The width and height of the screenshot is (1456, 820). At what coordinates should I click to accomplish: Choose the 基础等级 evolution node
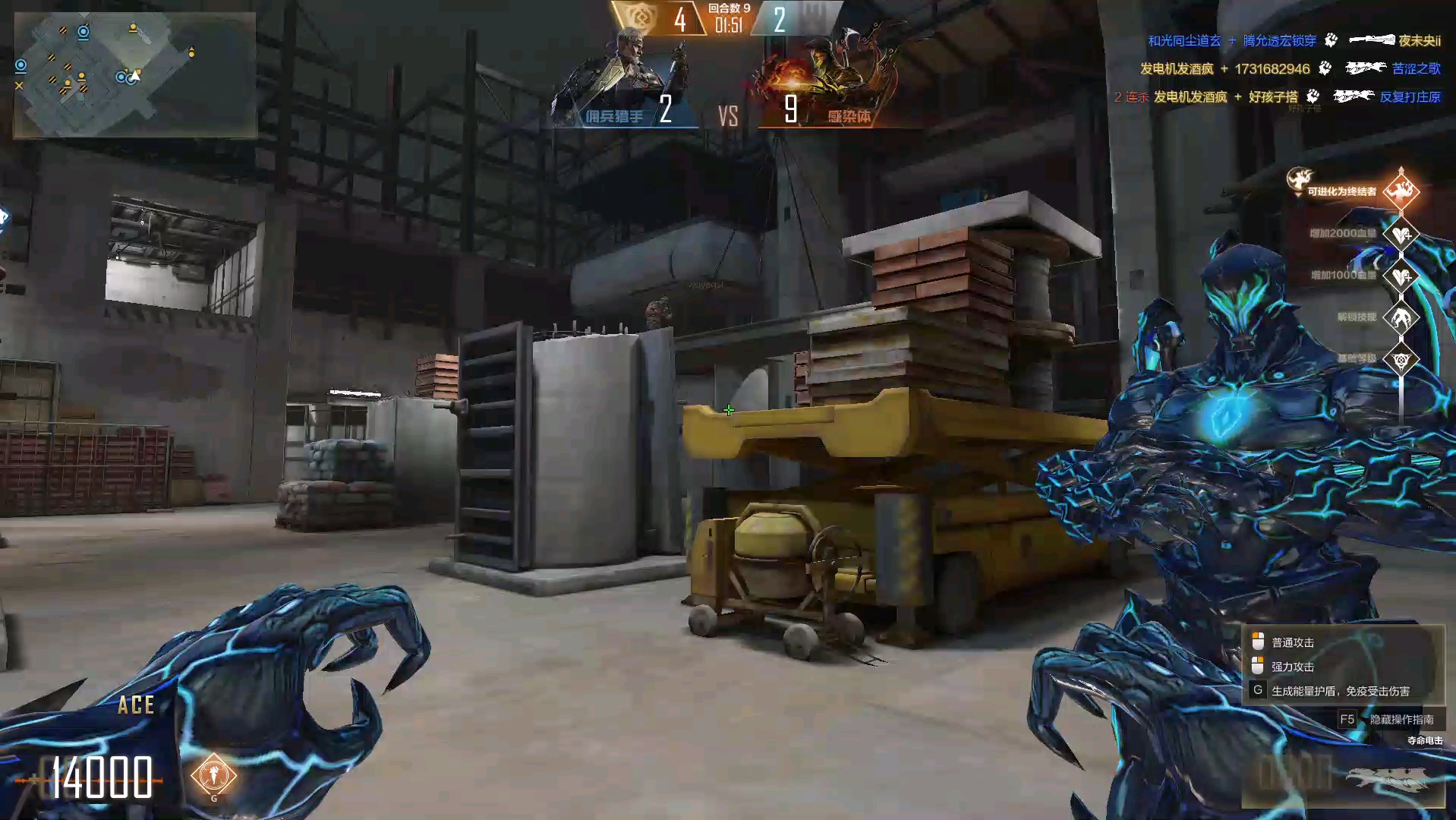coord(1401,359)
